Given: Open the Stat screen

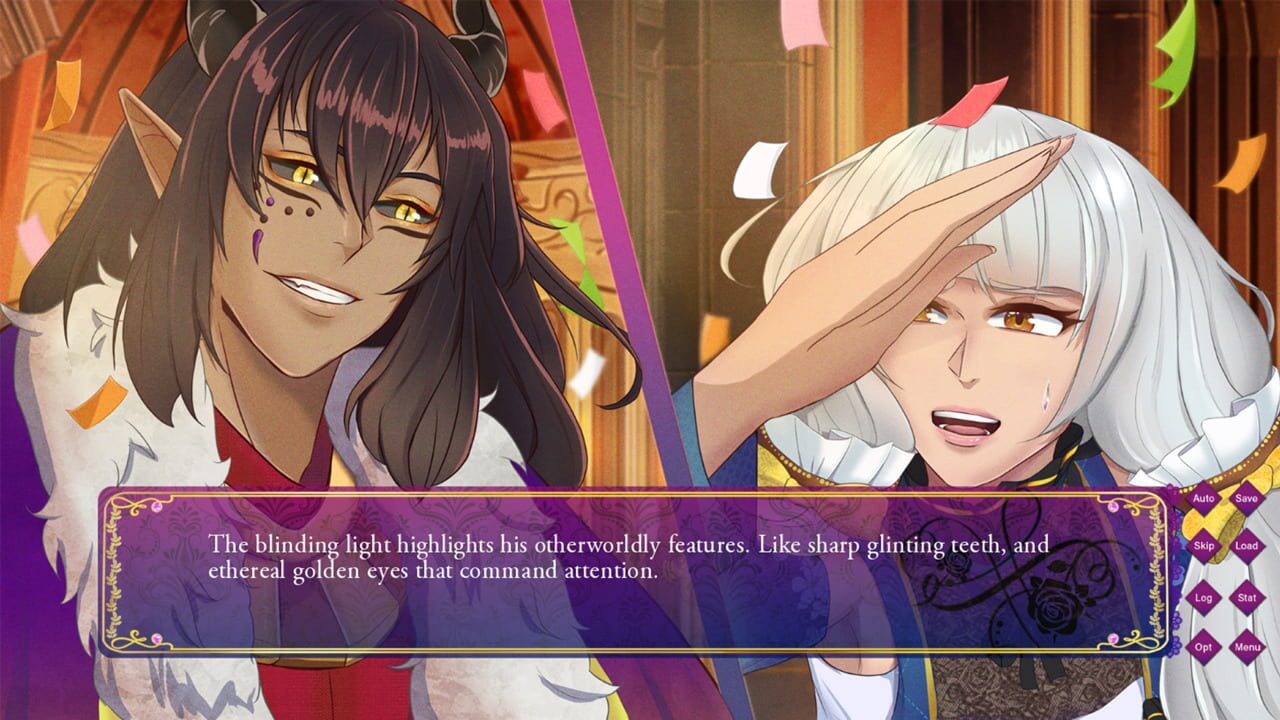Looking at the screenshot, I should point(1245,598).
